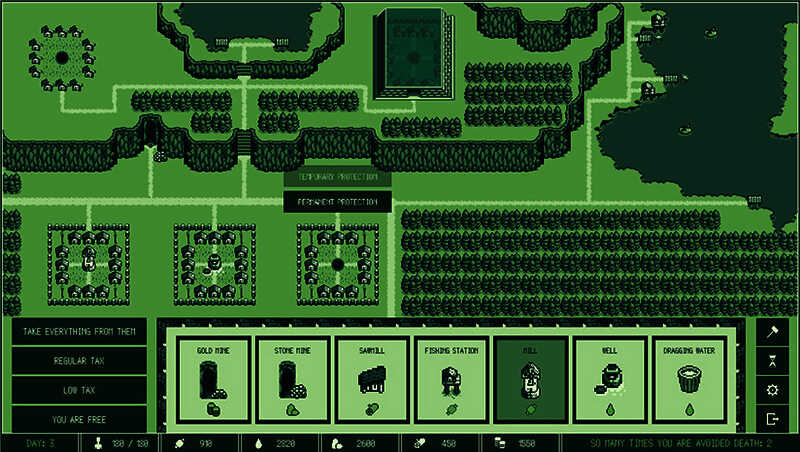Viewport: 800px width, 452px height.
Task: Exit the game via the door icon
Action: pyautogui.click(x=772, y=419)
